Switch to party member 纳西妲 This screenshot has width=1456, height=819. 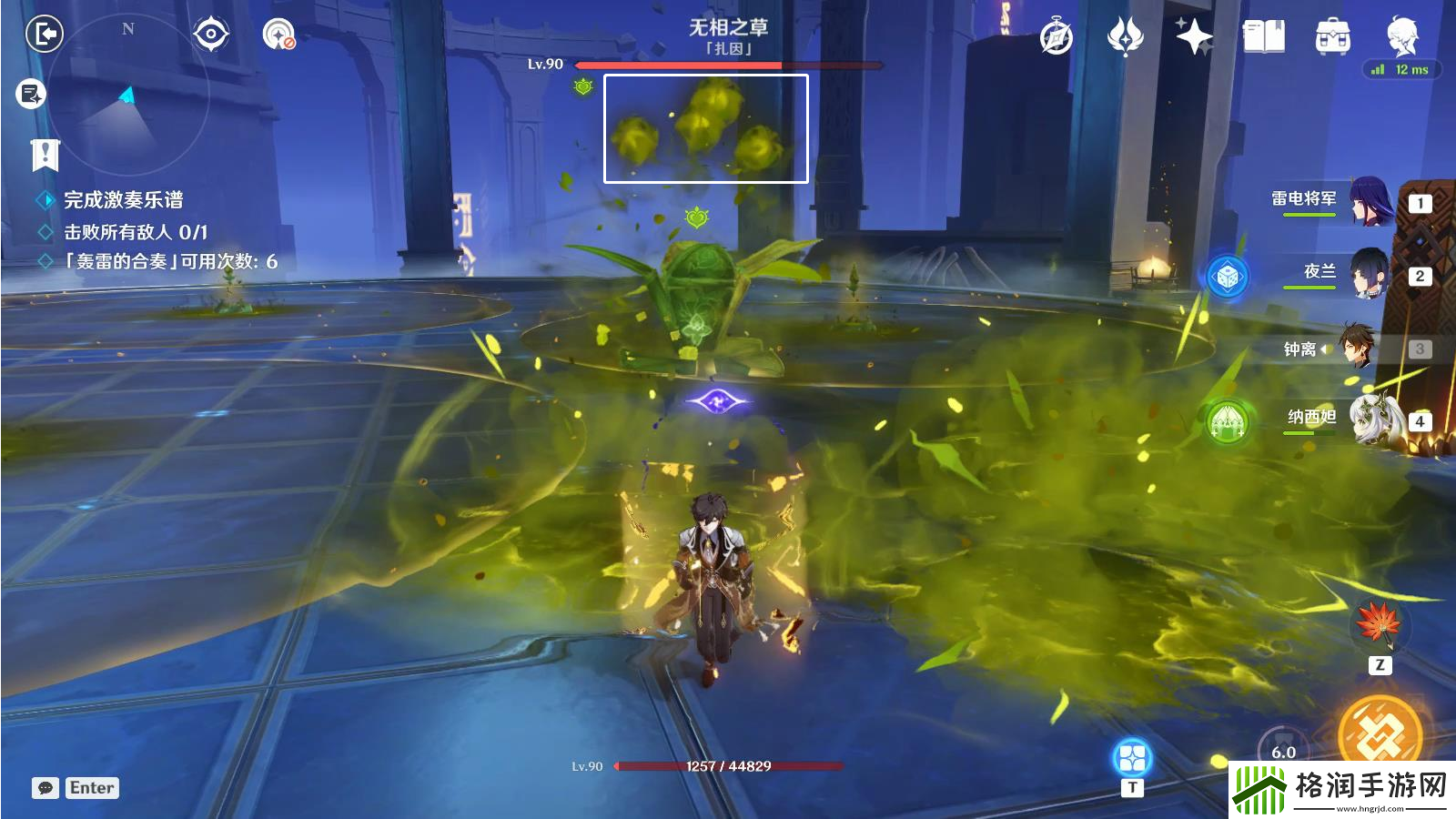coord(1374,420)
